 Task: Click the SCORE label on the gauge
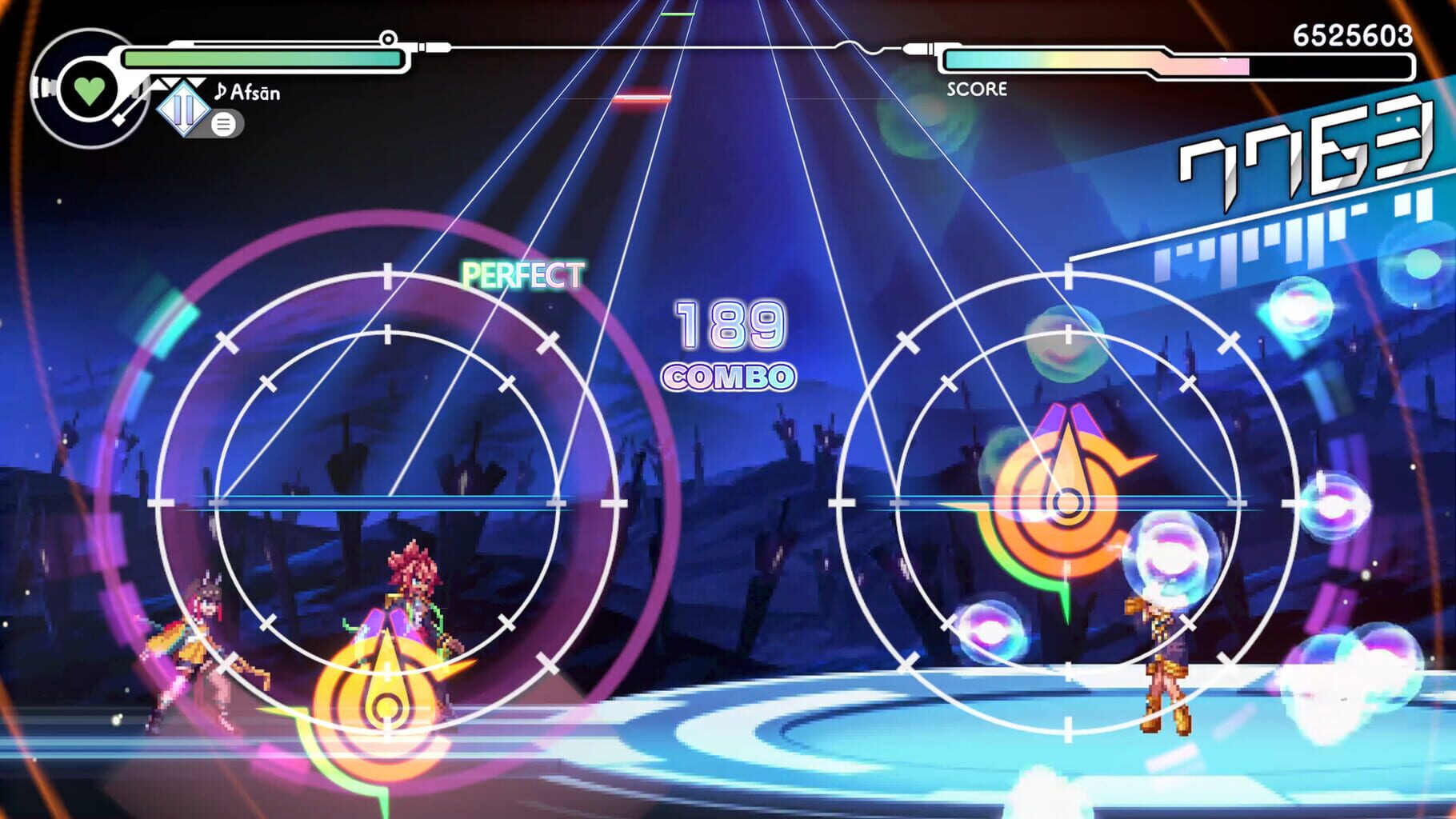click(x=978, y=87)
